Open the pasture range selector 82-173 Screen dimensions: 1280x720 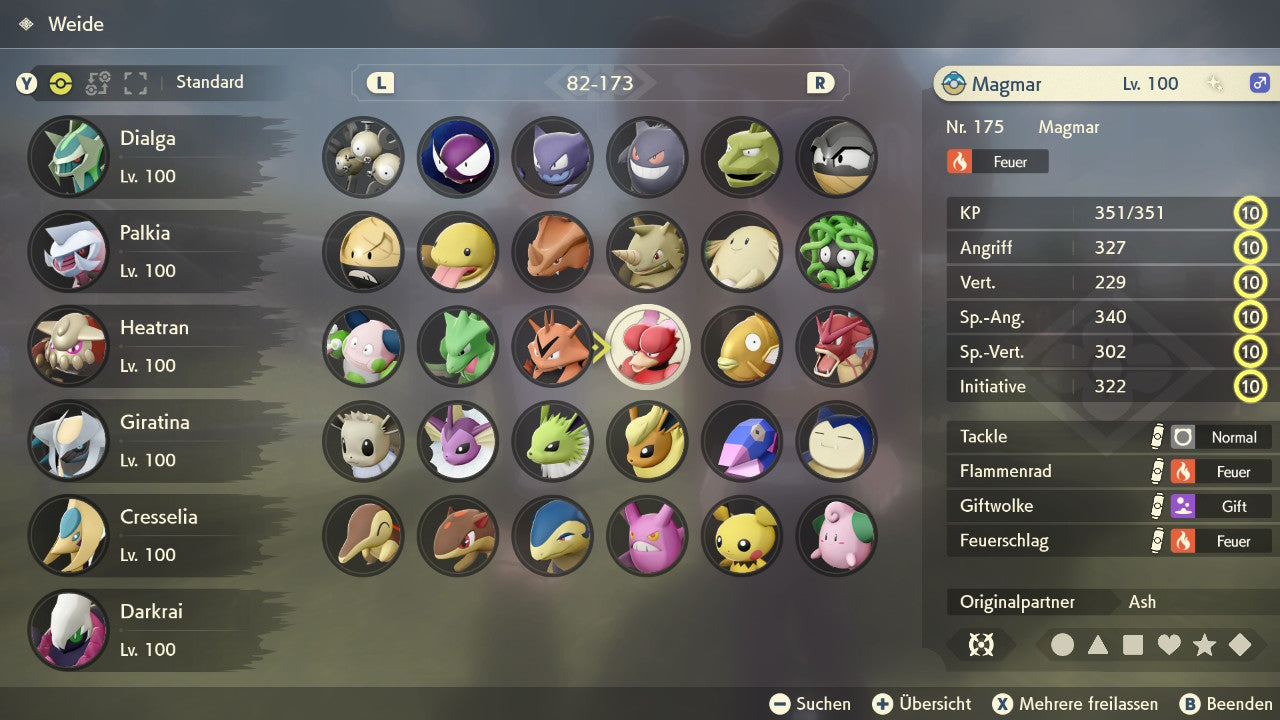[x=600, y=83]
